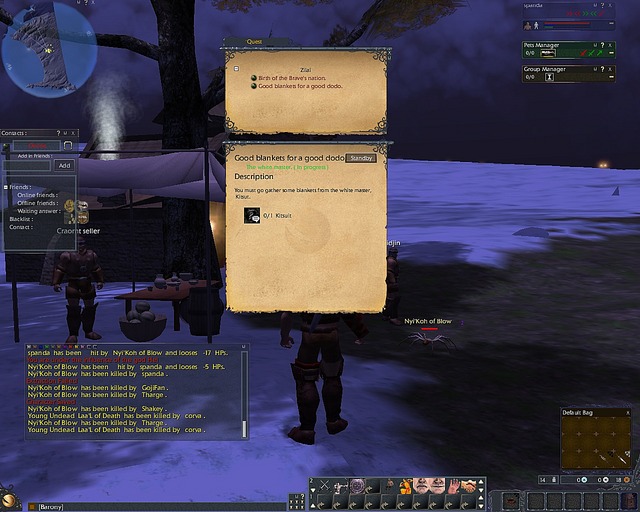Viewport: 640px width, 512px height.
Task: Close the Contacts window
Action: tap(72, 133)
